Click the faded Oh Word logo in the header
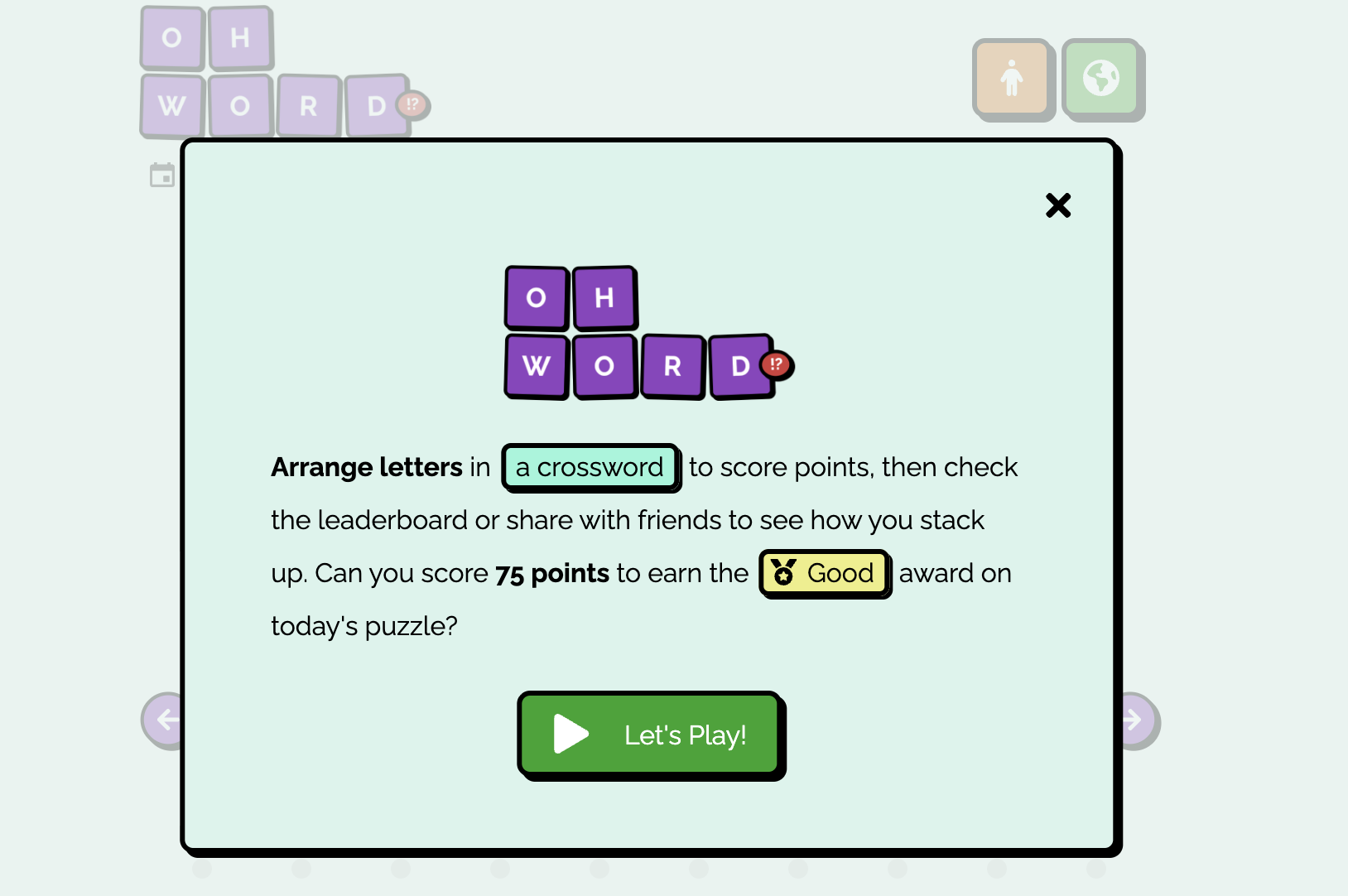The width and height of the screenshot is (1348, 896). point(273,73)
